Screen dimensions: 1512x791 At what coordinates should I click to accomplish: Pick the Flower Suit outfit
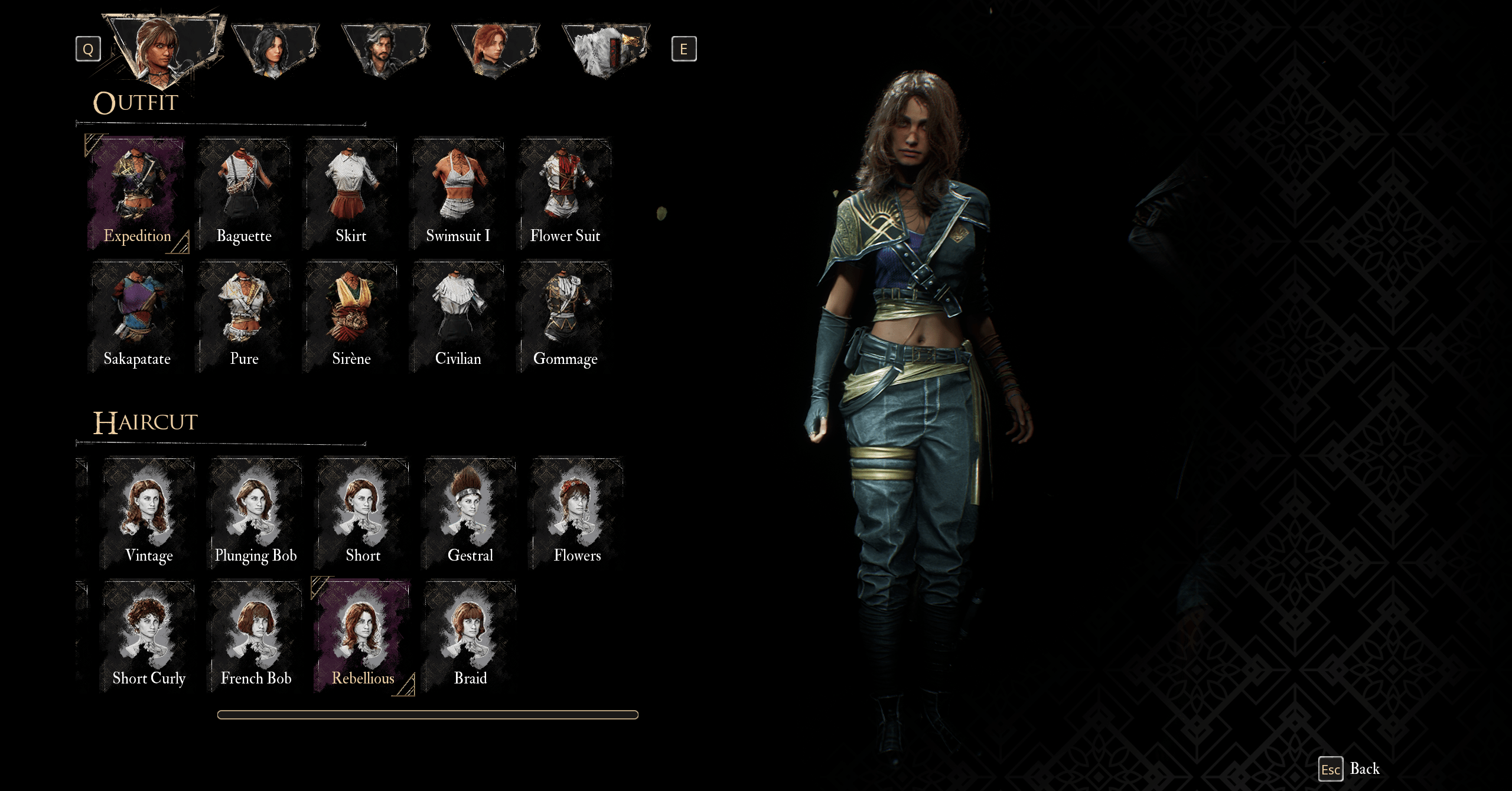pos(565,192)
